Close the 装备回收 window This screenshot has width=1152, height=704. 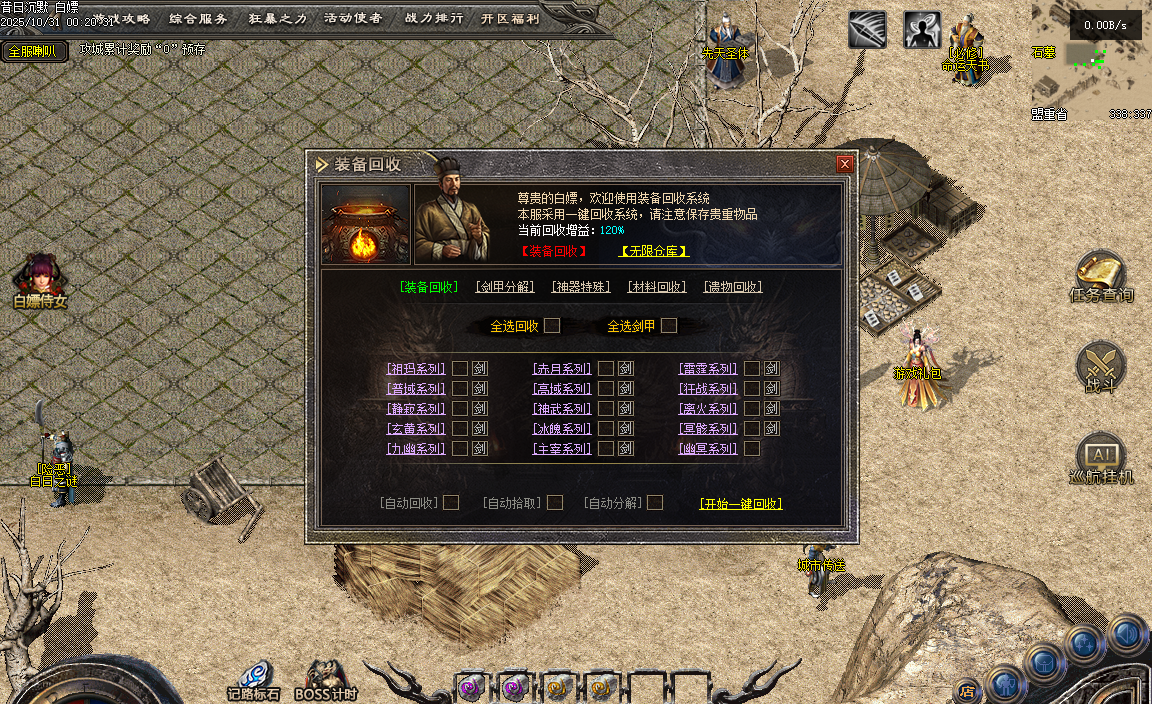point(845,164)
